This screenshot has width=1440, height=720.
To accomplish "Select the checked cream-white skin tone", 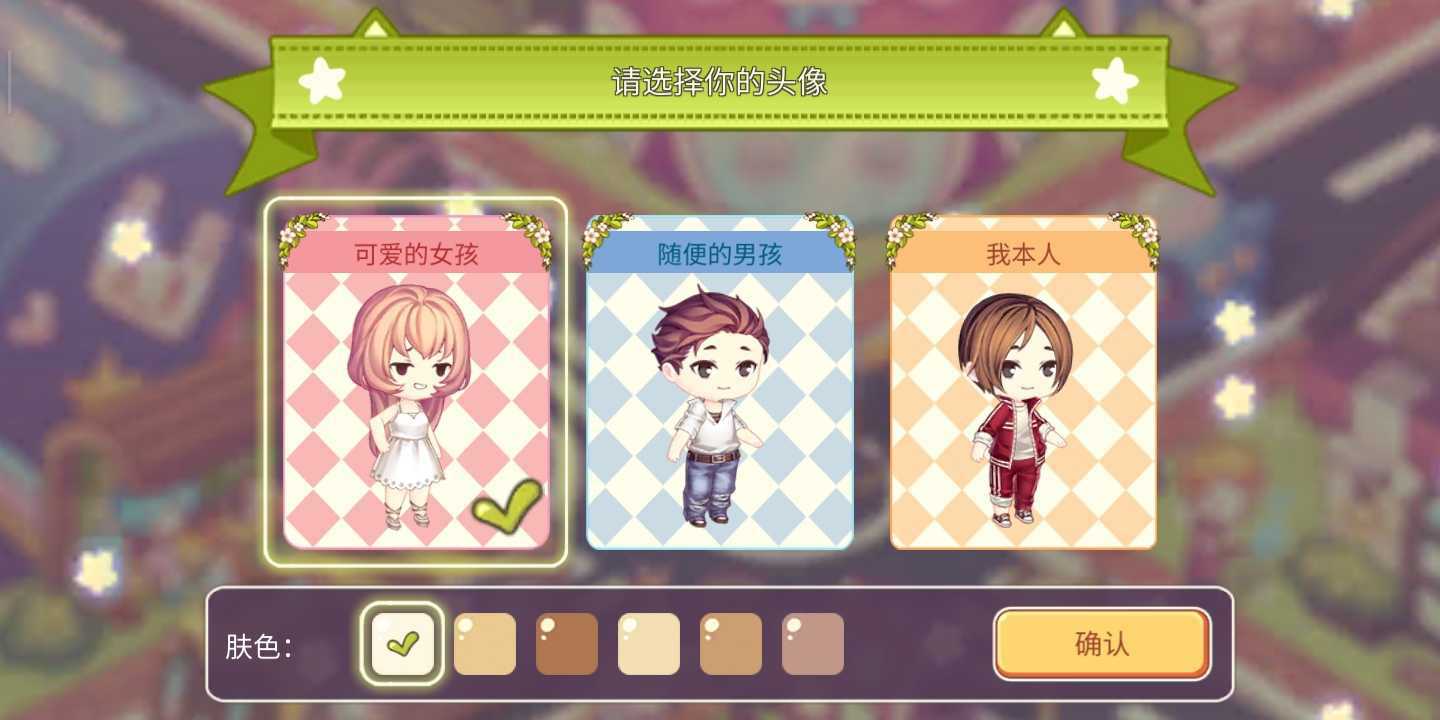I will point(402,644).
